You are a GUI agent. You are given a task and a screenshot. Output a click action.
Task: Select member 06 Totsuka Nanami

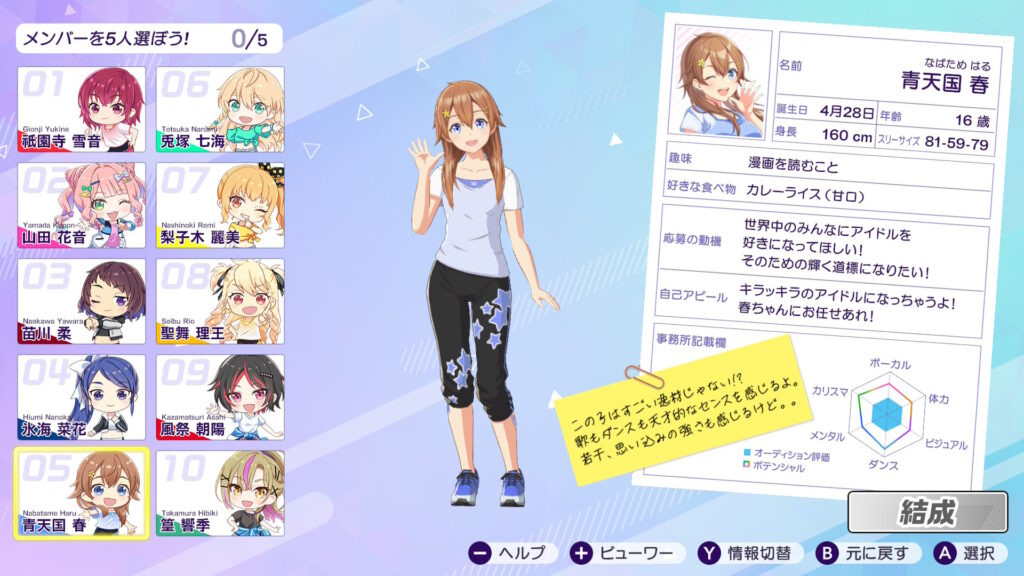tap(220, 109)
